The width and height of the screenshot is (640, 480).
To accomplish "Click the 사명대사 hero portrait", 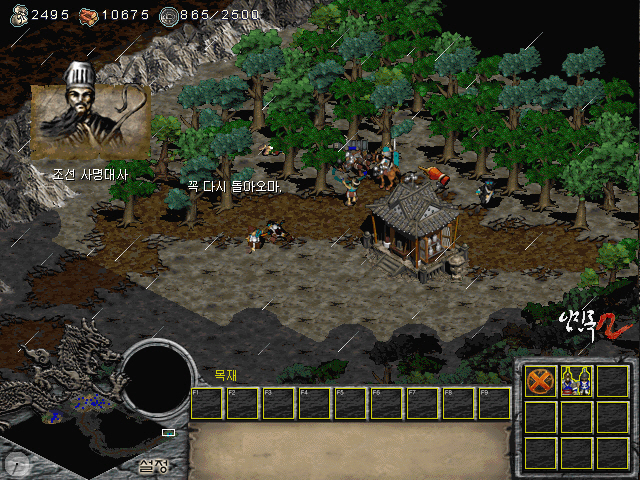I will point(90,120).
